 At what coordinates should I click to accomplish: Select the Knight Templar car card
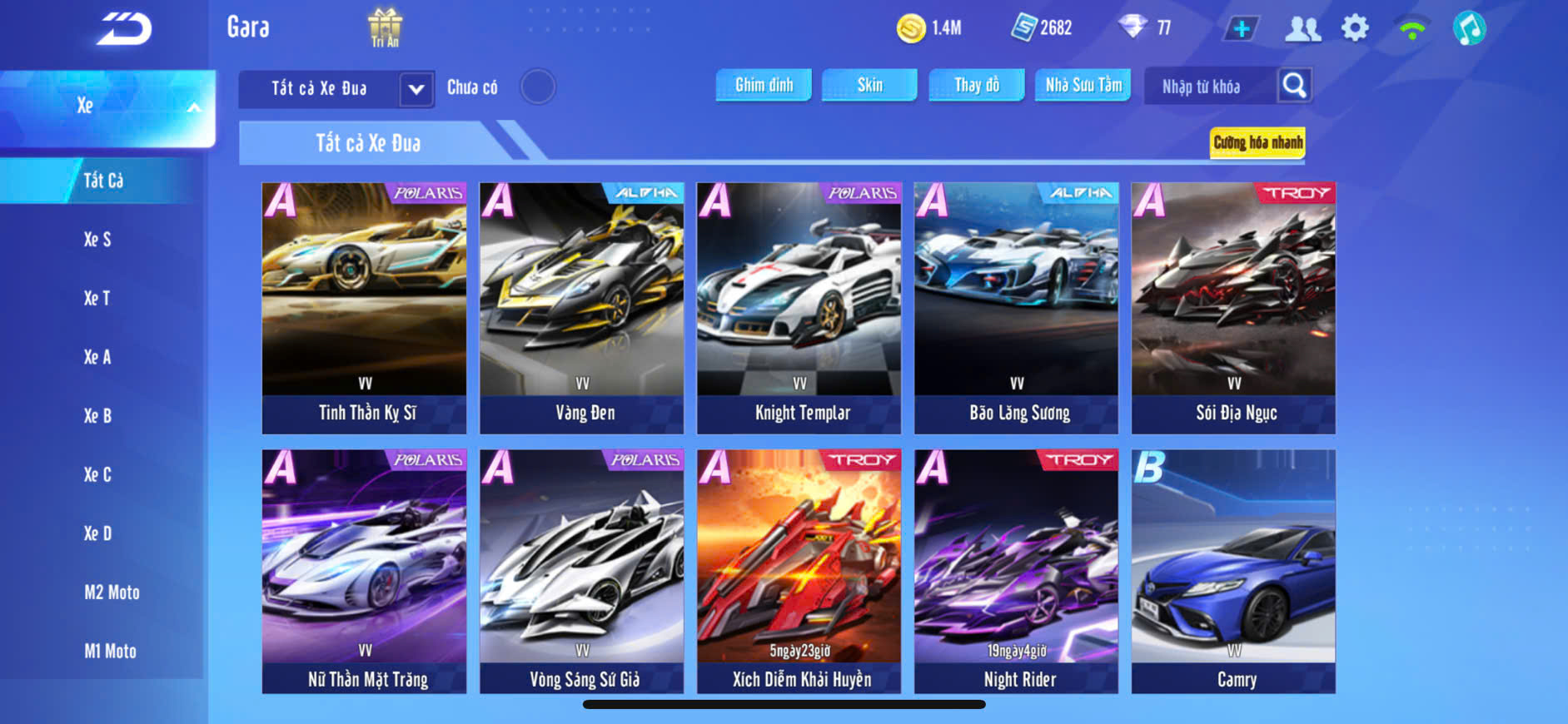799,308
